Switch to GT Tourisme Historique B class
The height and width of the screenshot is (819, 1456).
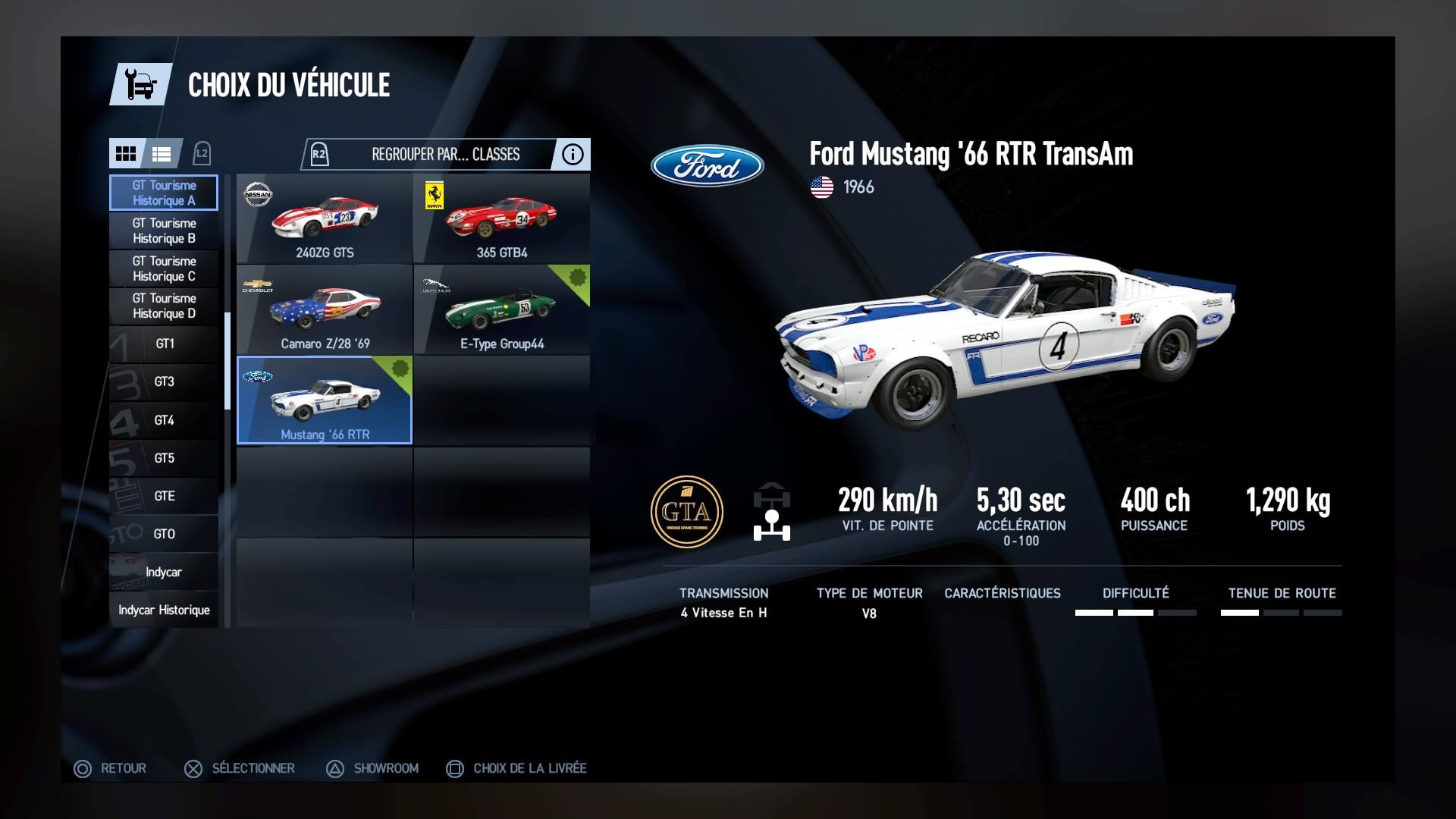click(164, 231)
